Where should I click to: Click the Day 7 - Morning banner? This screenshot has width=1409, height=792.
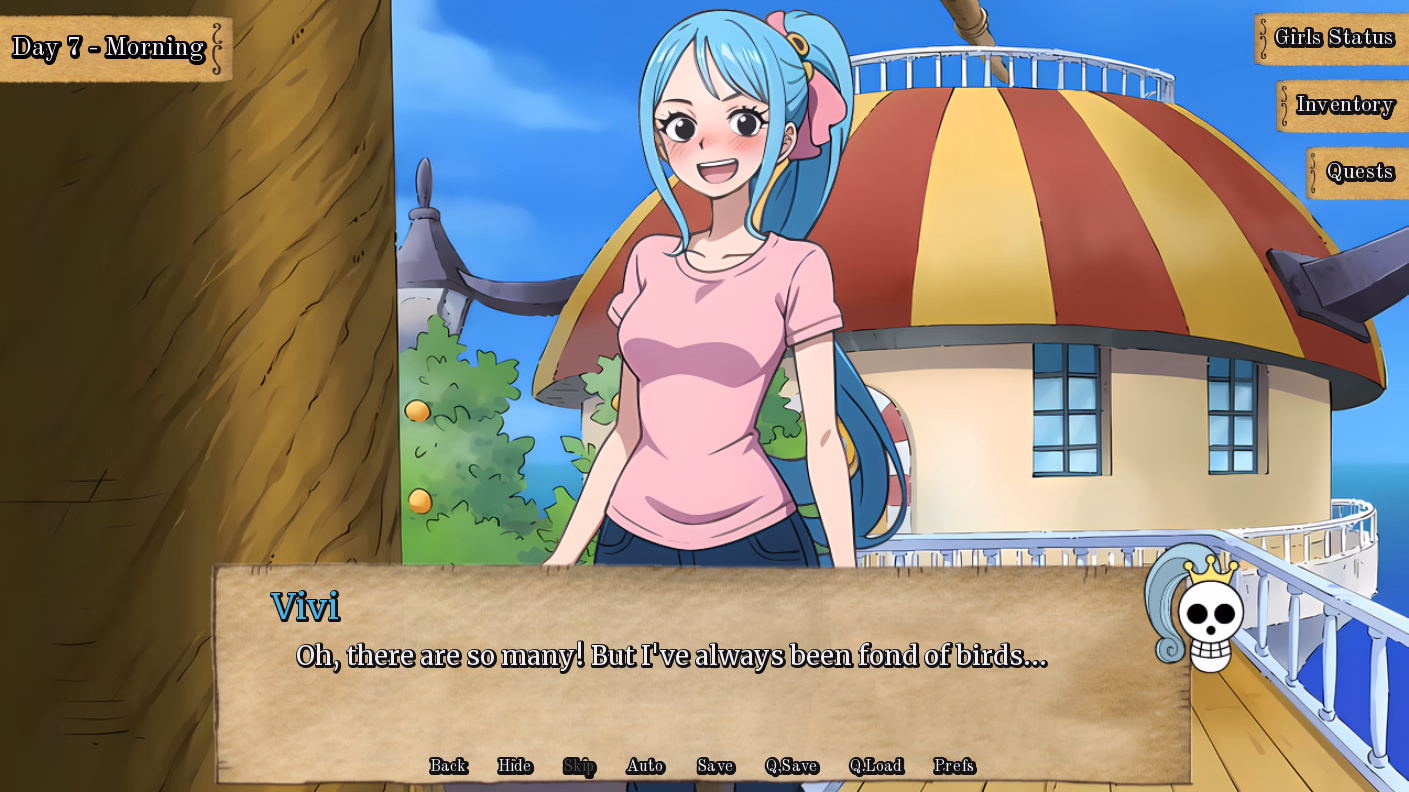pos(108,45)
